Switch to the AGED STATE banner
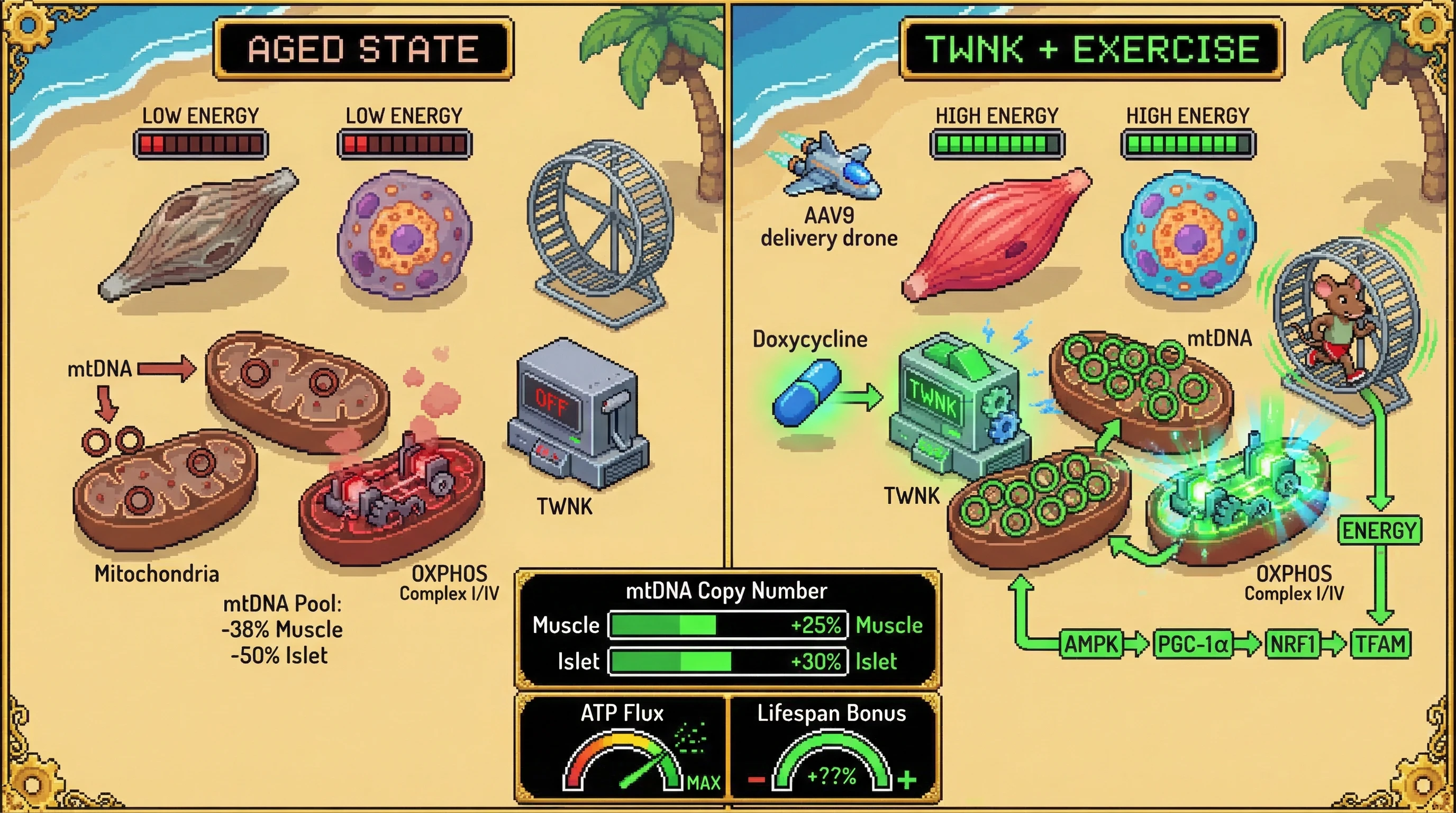Screen dimensions: 1456x813 pos(363,49)
